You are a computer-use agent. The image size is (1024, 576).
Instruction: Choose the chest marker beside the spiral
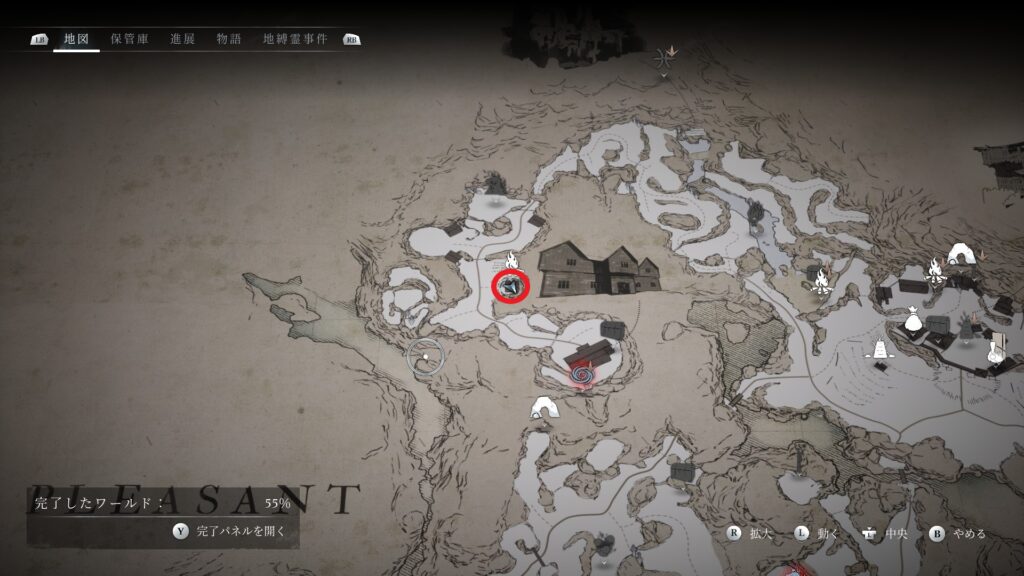point(610,329)
